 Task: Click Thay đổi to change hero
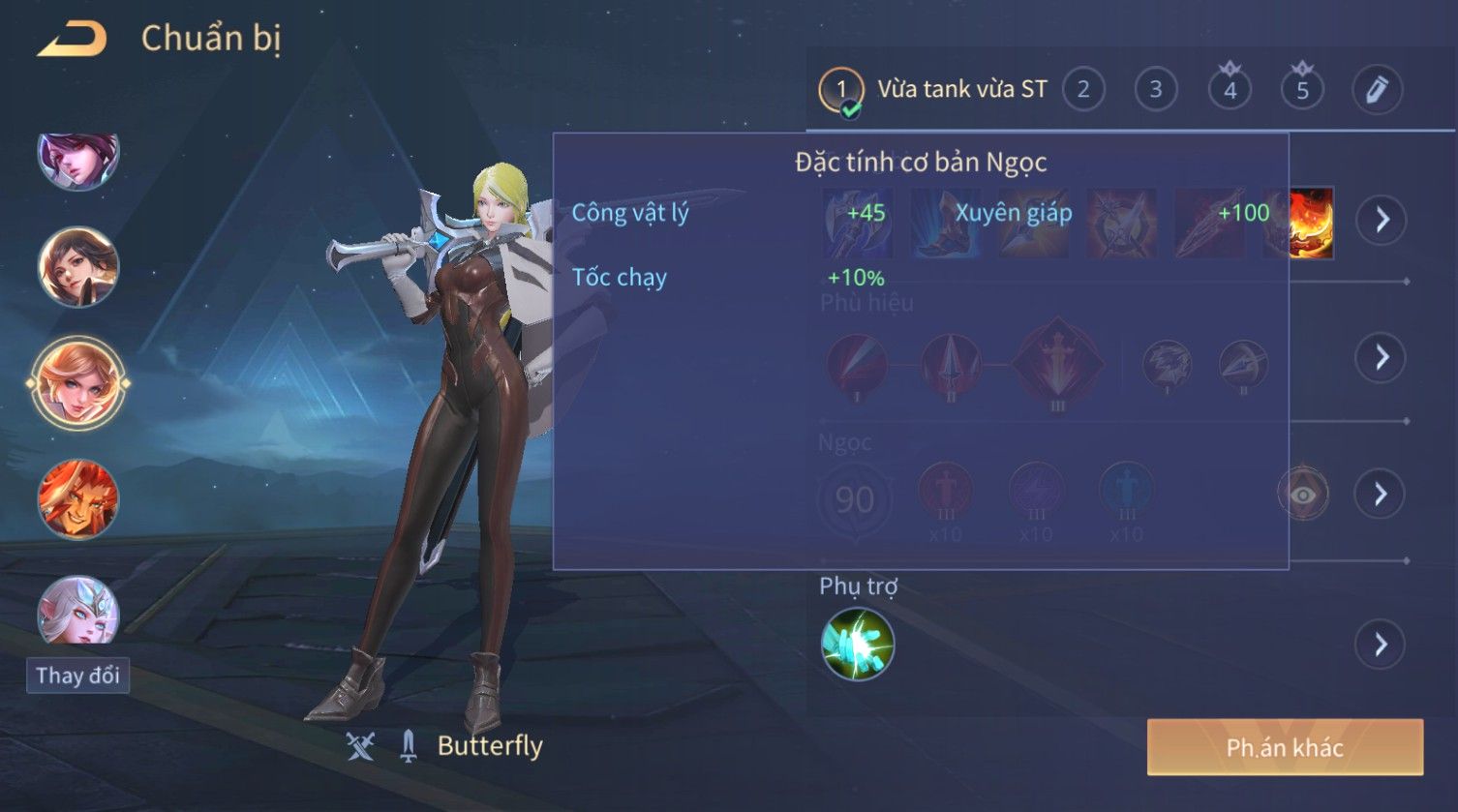[77, 675]
